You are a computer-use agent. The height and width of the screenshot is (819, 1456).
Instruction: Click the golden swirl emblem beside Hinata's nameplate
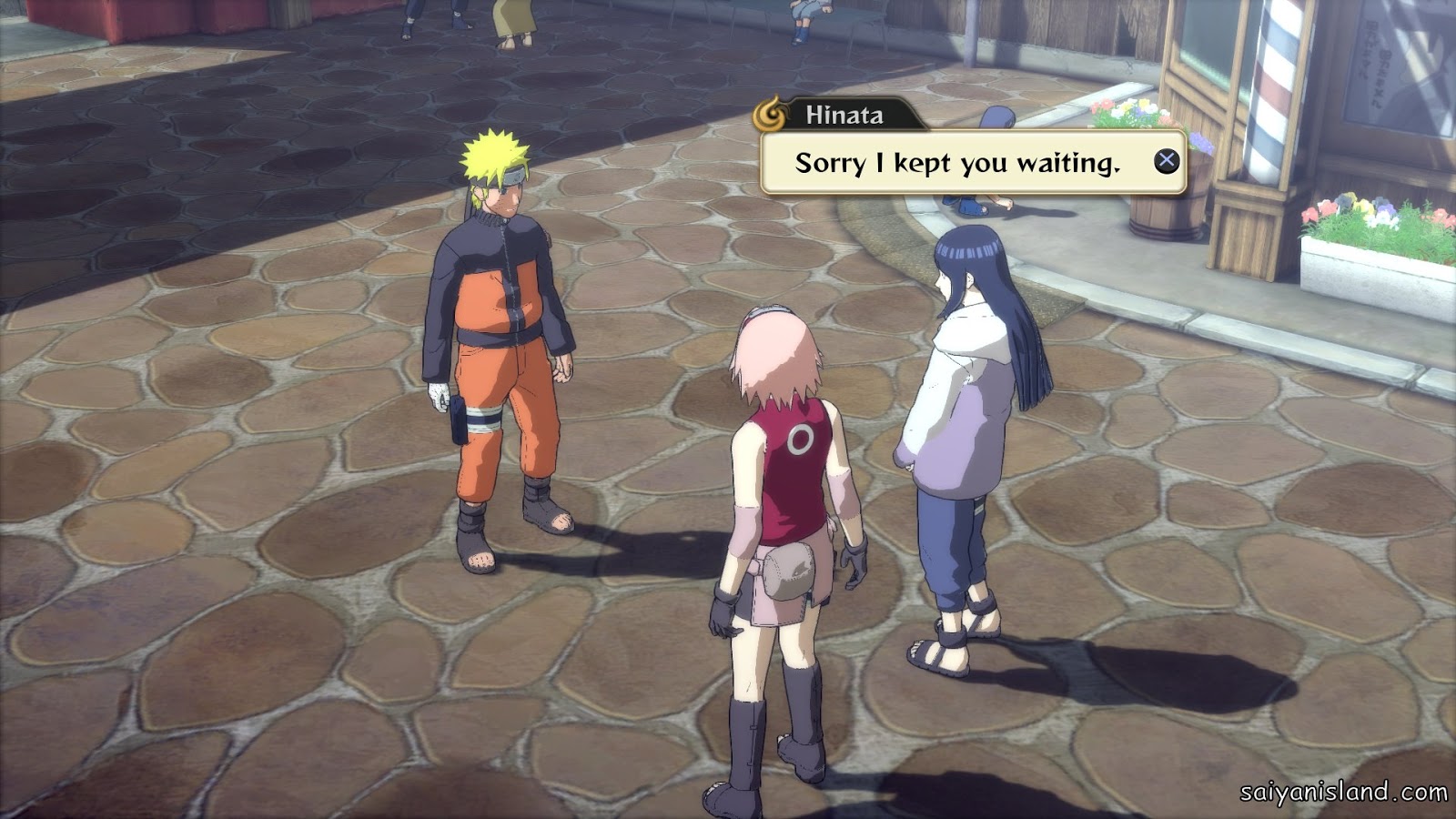[x=773, y=114]
